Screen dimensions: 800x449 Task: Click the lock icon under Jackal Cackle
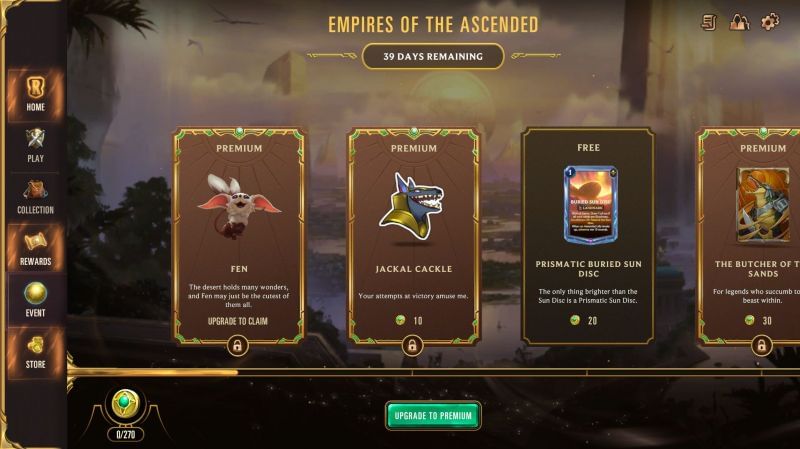[413, 346]
